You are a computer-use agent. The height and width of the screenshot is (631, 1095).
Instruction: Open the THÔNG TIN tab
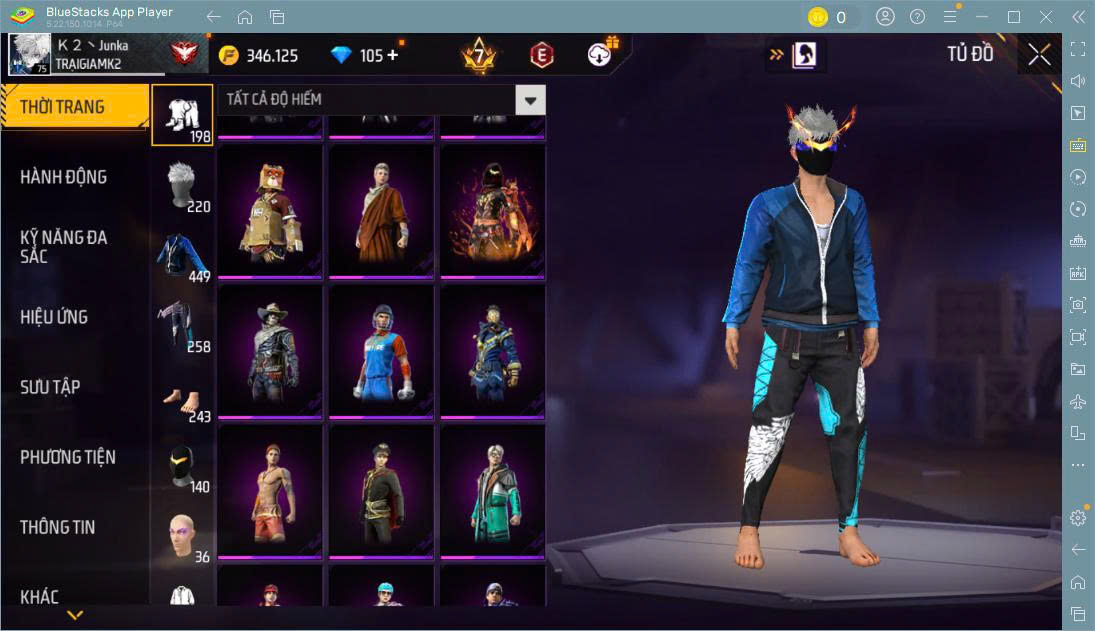[x=57, y=527]
